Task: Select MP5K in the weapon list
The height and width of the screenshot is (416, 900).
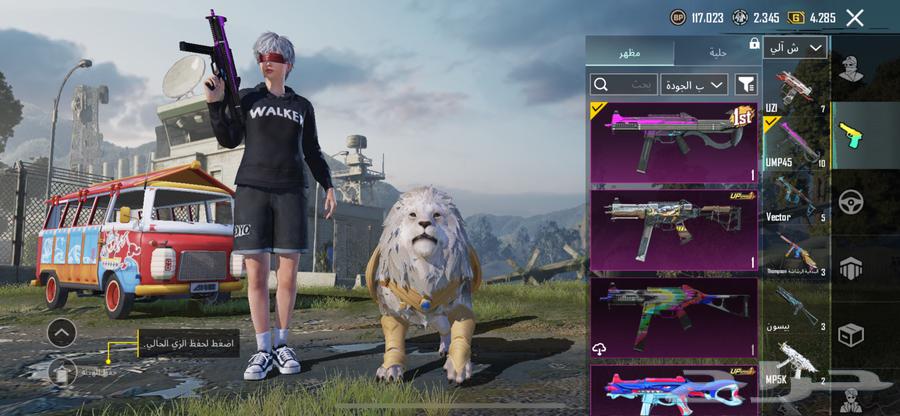Action: point(796,363)
